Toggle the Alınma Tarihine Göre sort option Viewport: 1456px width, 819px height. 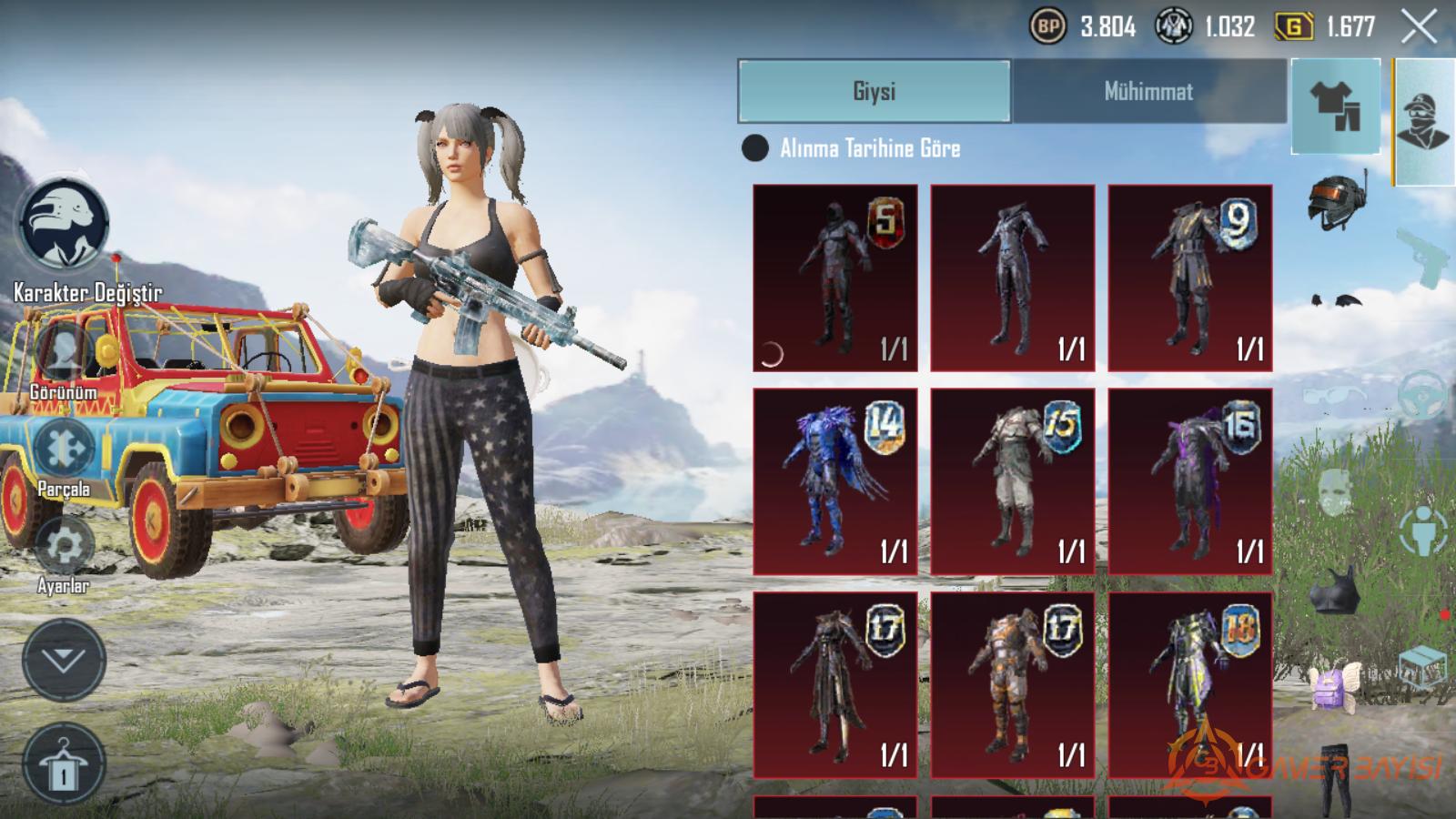755,148
